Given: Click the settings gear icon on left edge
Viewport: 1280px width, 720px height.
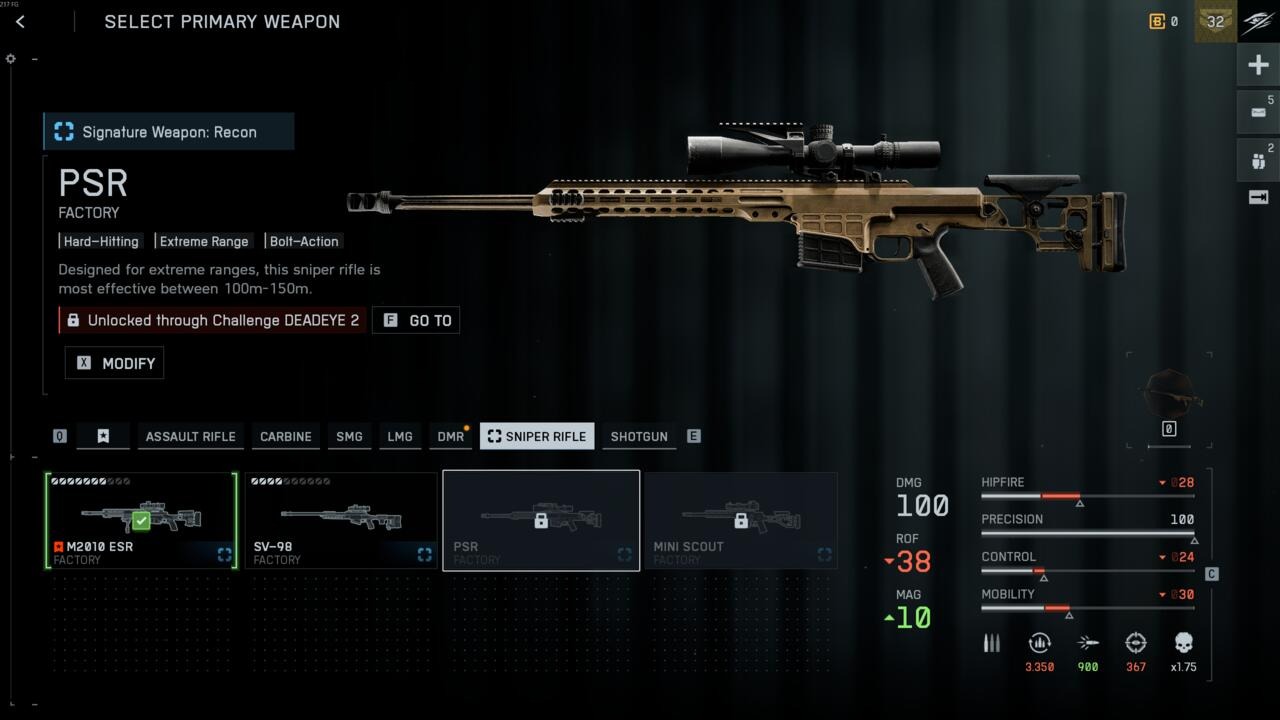Looking at the screenshot, I should pos(11,59).
